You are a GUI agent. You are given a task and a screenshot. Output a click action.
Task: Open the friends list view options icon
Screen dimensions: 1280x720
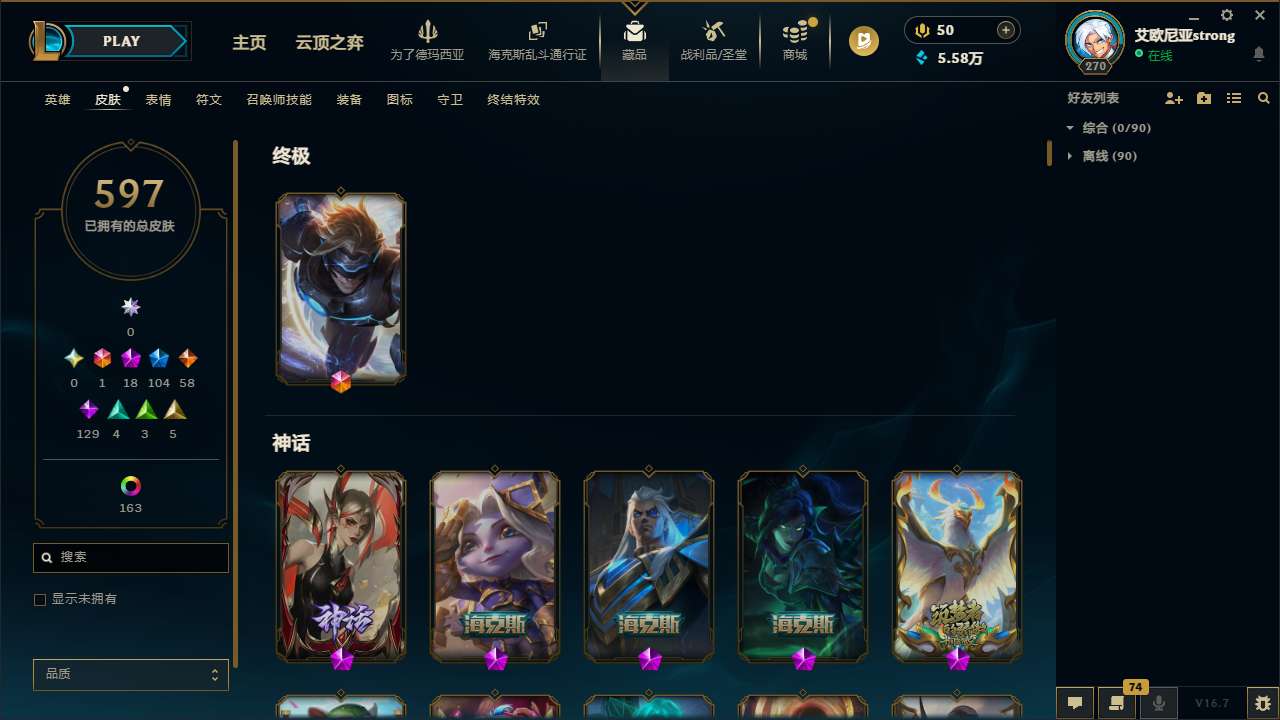(x=1234, y=98)
